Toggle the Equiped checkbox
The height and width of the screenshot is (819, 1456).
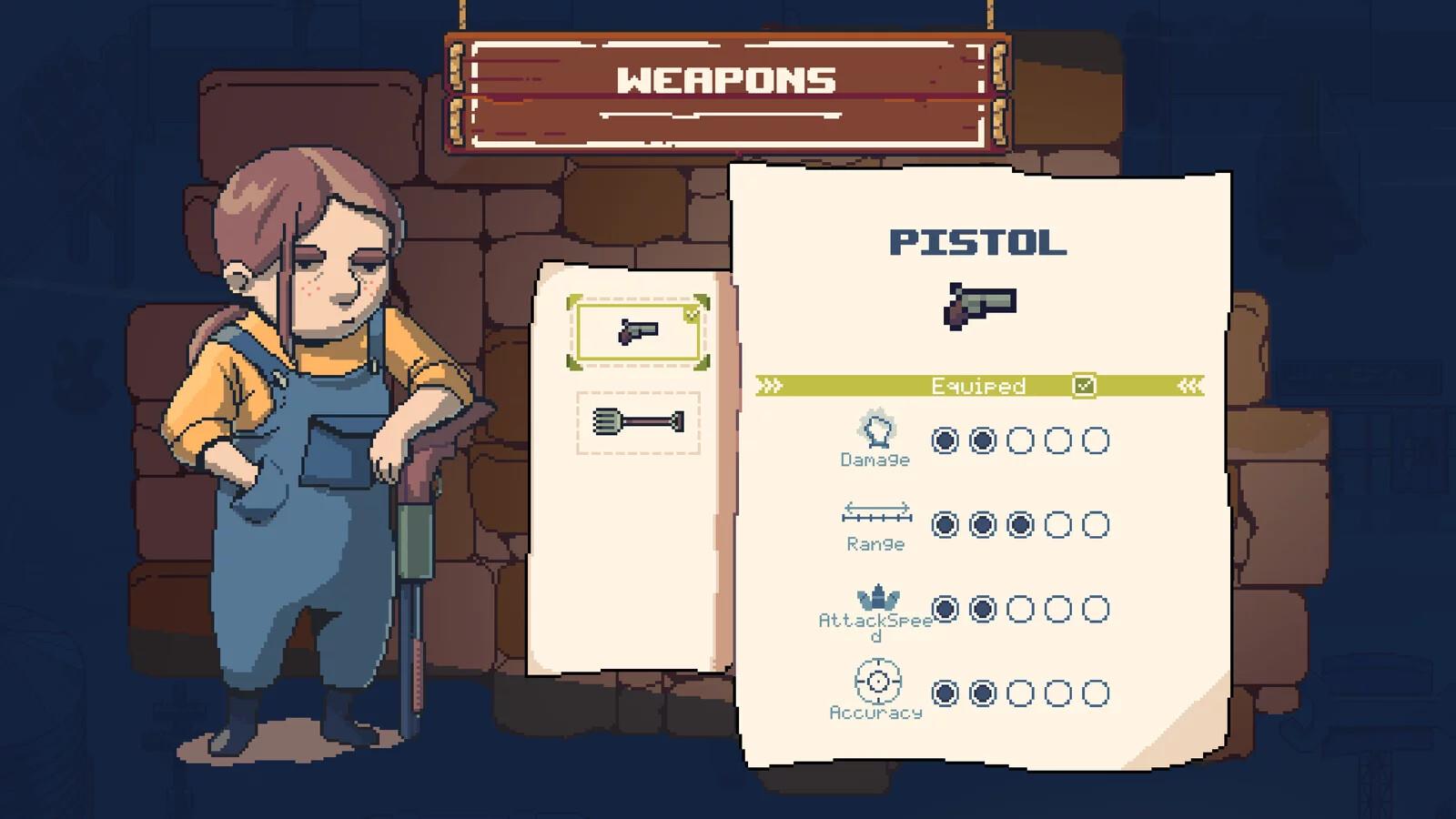pyautogui.click(x=1083, y=385)
